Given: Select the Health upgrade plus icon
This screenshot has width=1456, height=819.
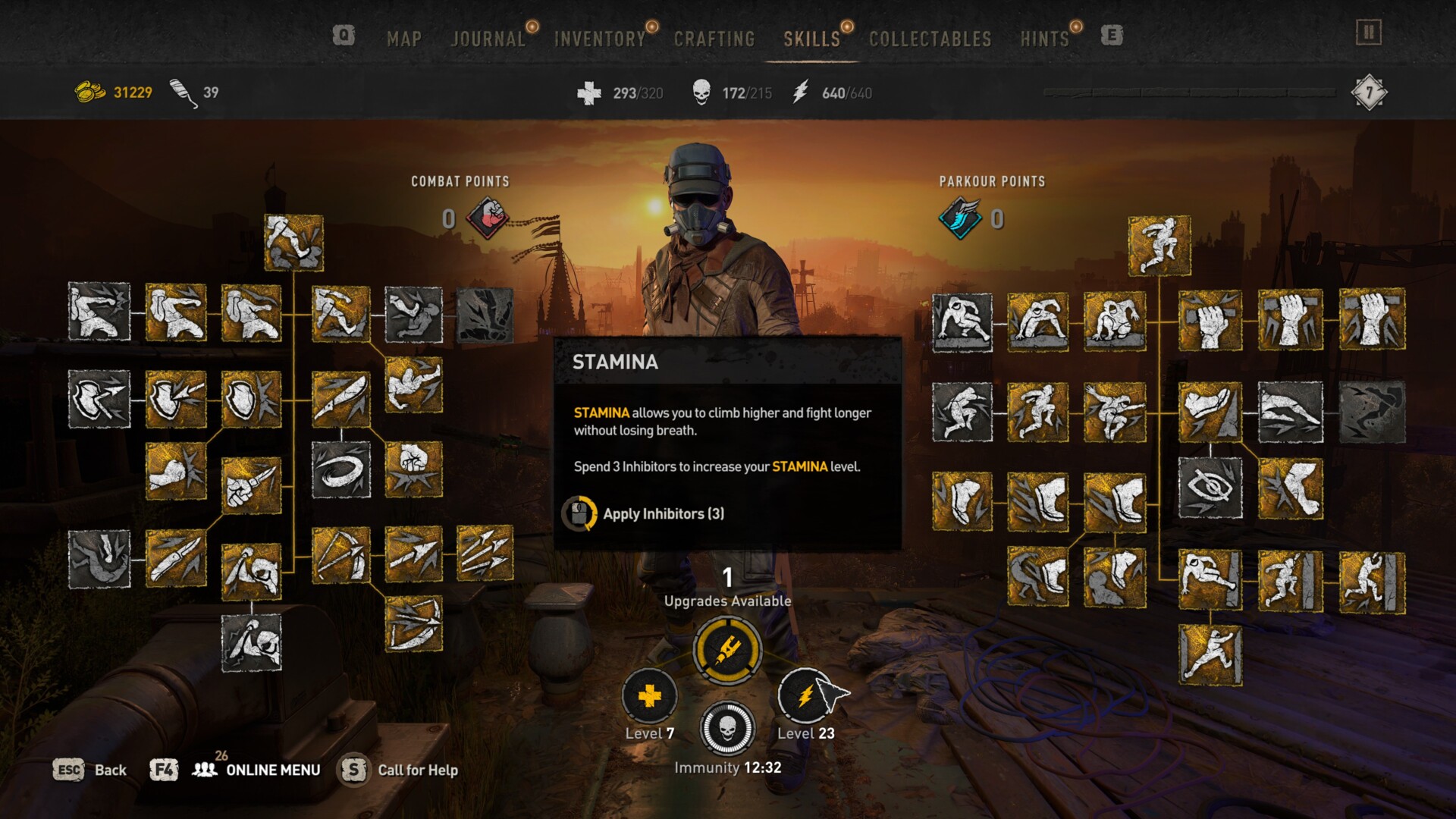Looking at the screenshot, I should point(649,696).
